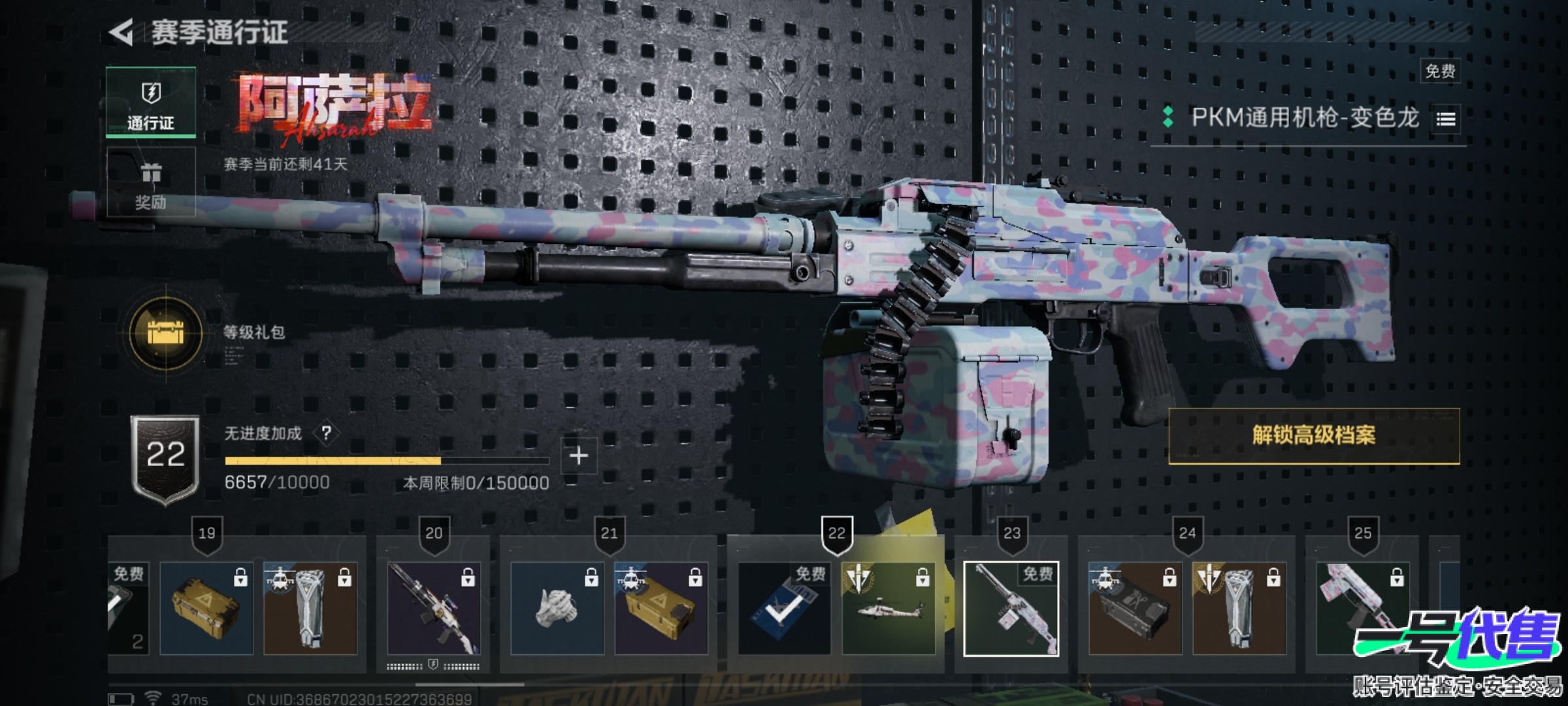Select the level 25 camo pistol reward
1568x706 pixels.
(x=1362, y=609)
